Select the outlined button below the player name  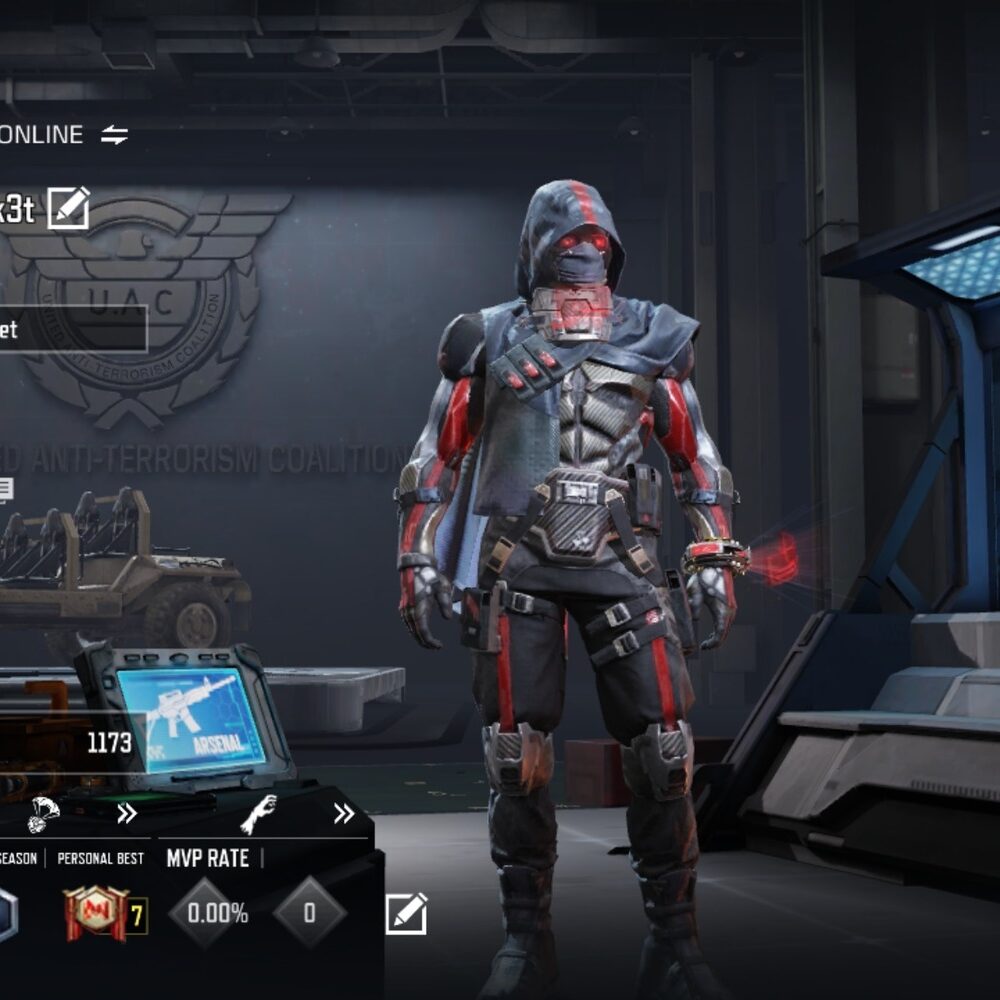click(72, 329)
